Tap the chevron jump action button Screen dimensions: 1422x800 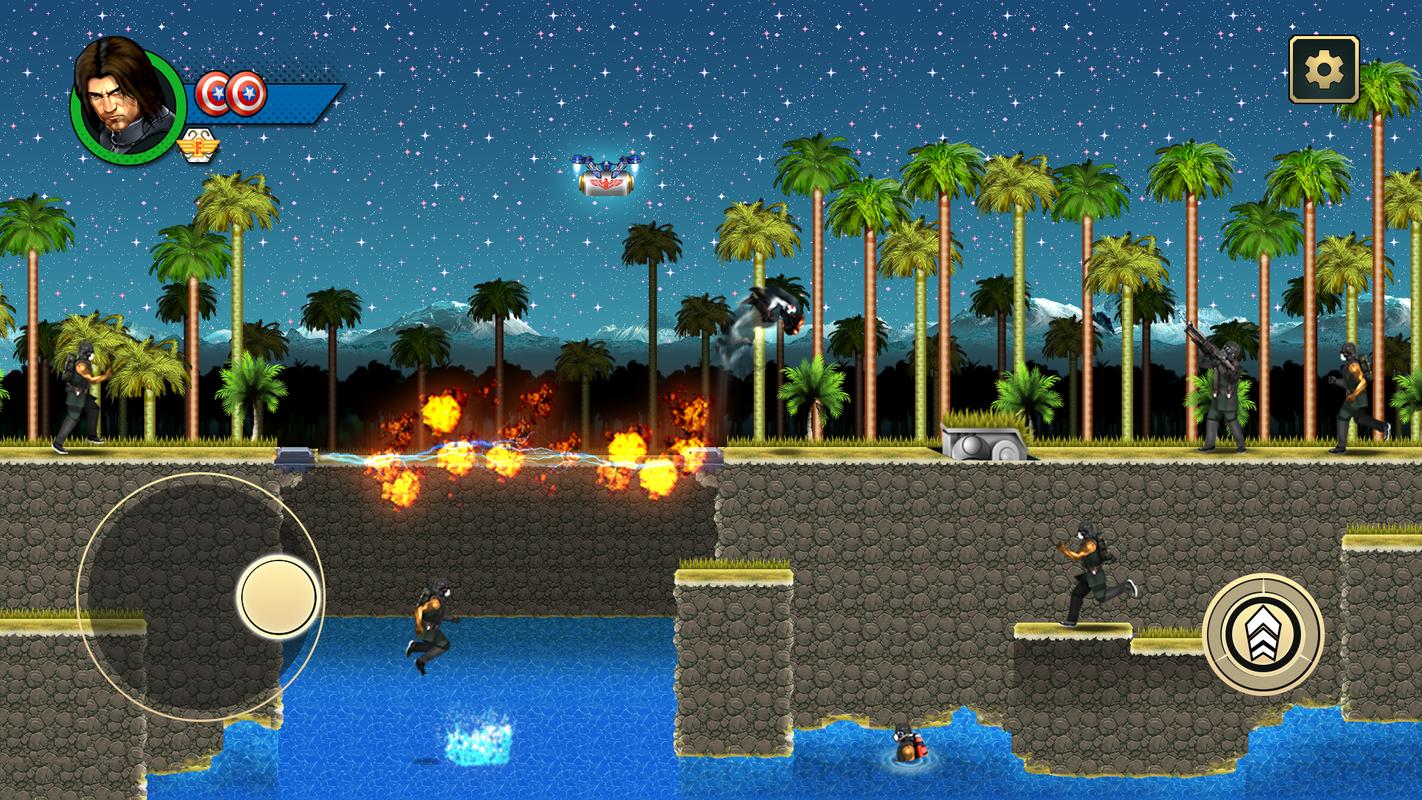[x=1263, y=634]
